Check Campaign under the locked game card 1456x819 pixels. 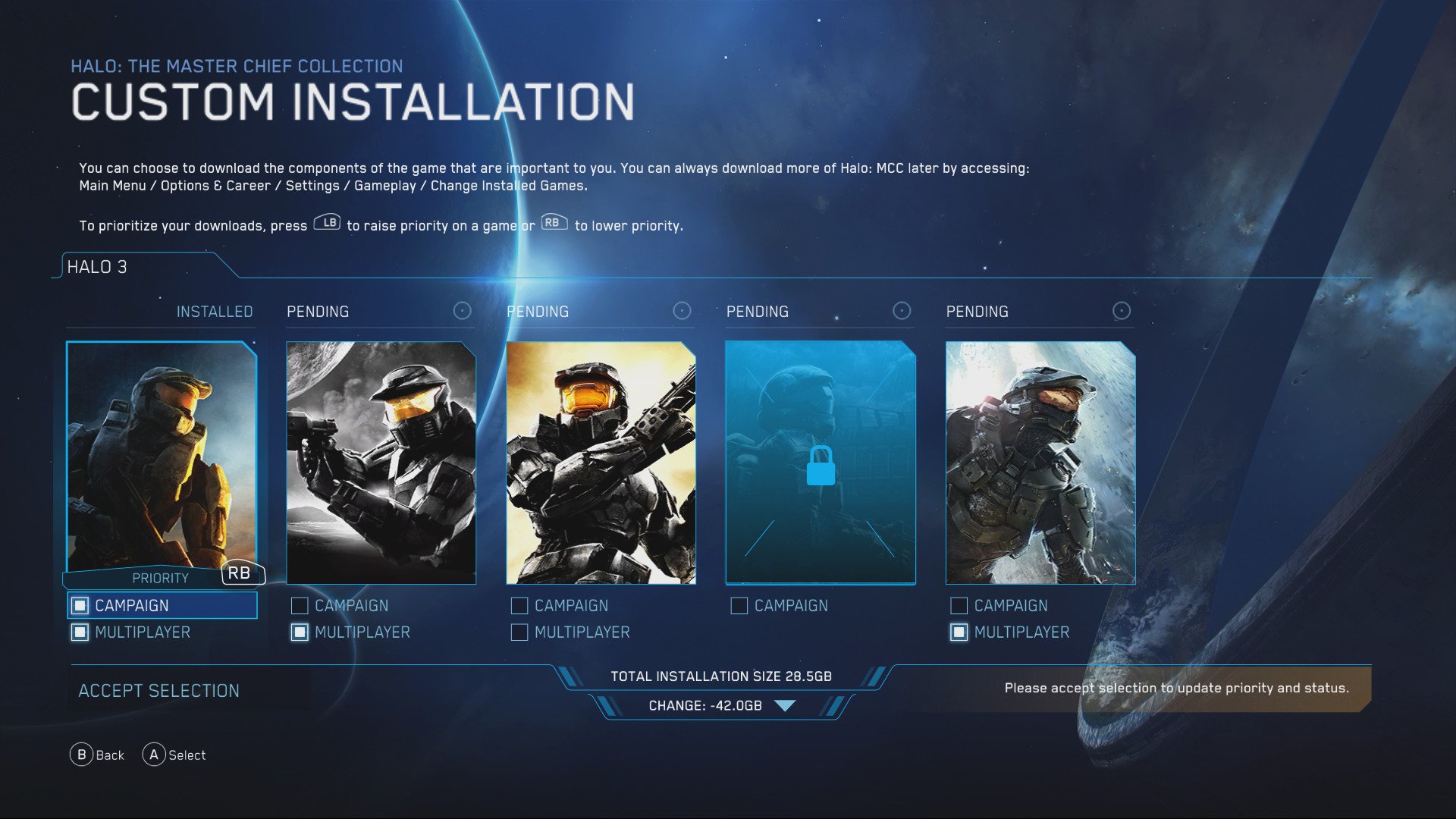coord(738,605)
